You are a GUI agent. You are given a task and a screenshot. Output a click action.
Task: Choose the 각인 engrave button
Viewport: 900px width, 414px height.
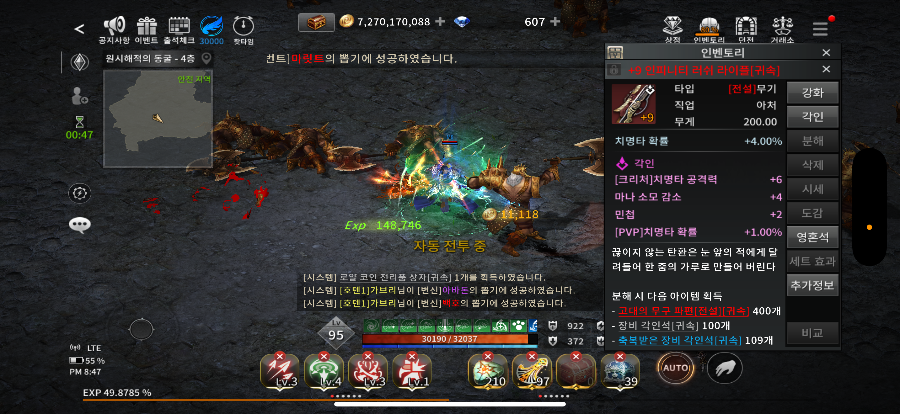pyautogui.click(x=812, y=117)
